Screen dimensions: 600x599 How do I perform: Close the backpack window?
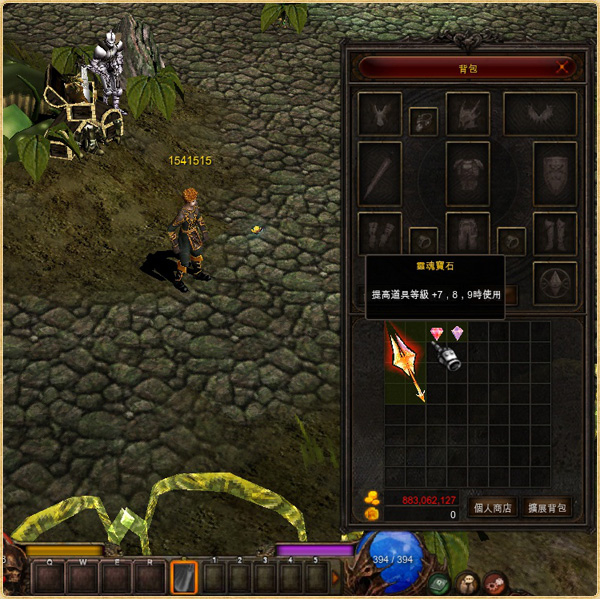pos(564,68)
